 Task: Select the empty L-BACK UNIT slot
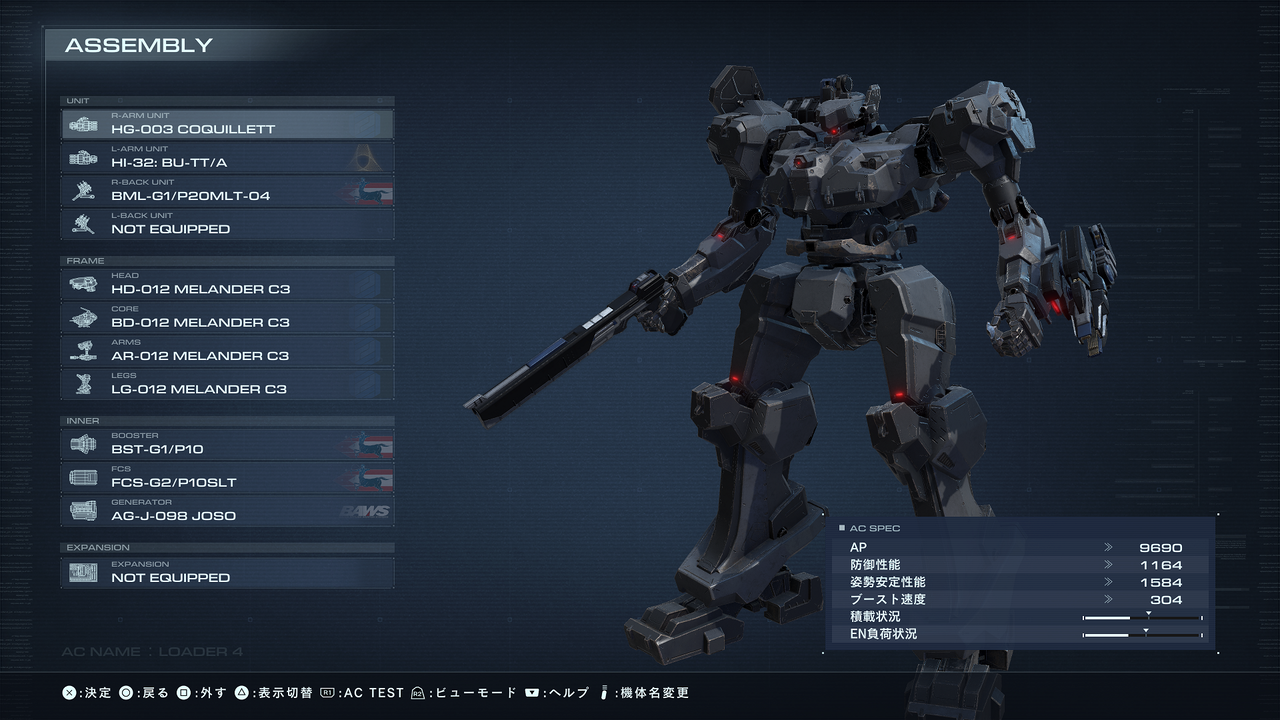point(227,224)
